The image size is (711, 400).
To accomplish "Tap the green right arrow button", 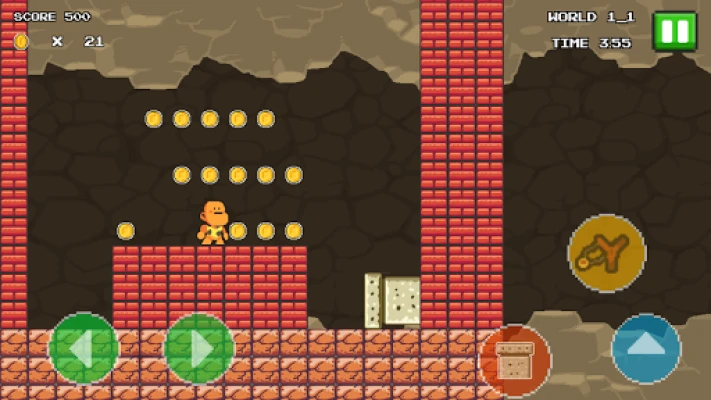I will coord(199,348).
